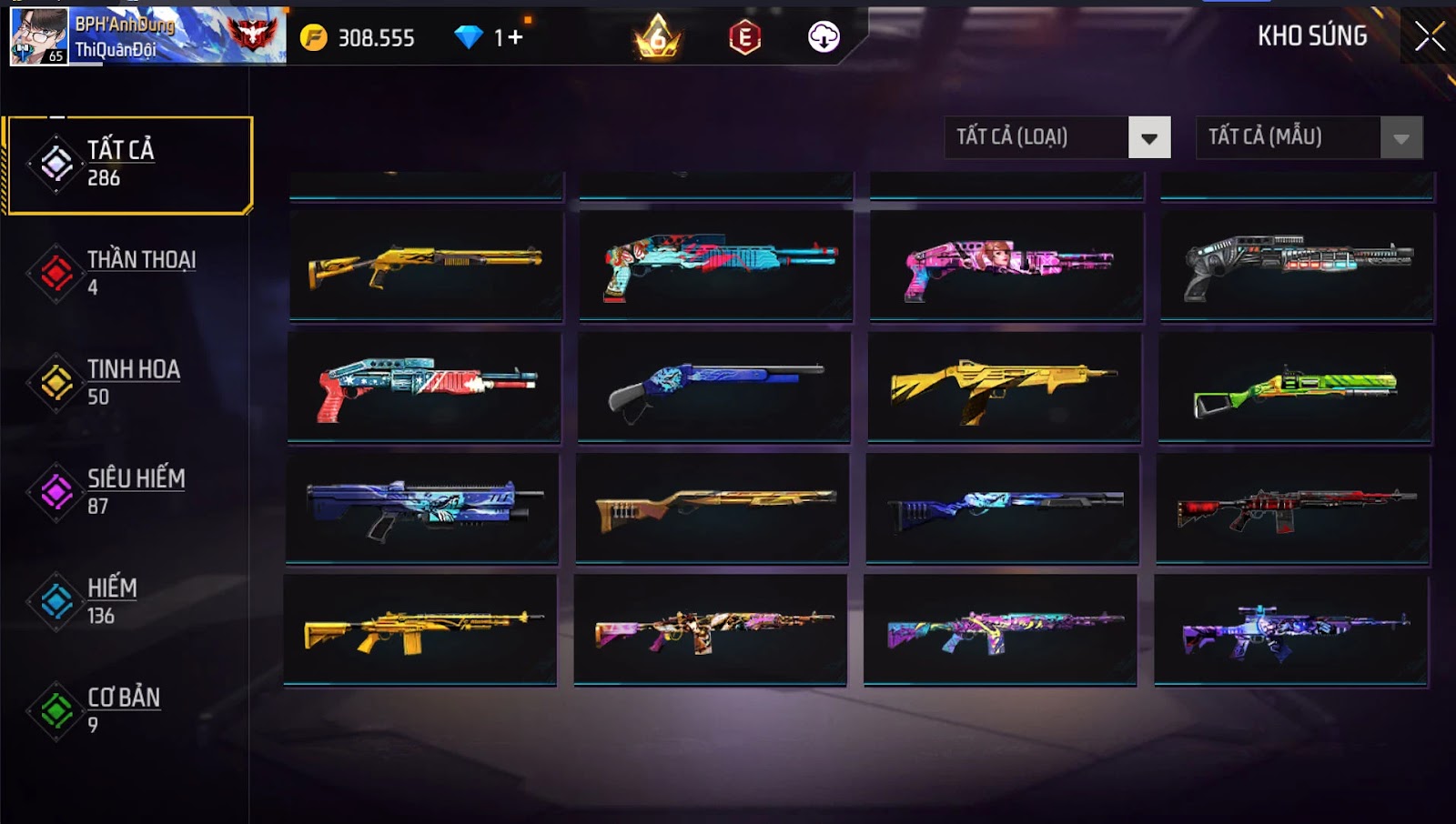
Task: Pick the pink anime girl shotgun skin
Action: [x=1006, y=266]
